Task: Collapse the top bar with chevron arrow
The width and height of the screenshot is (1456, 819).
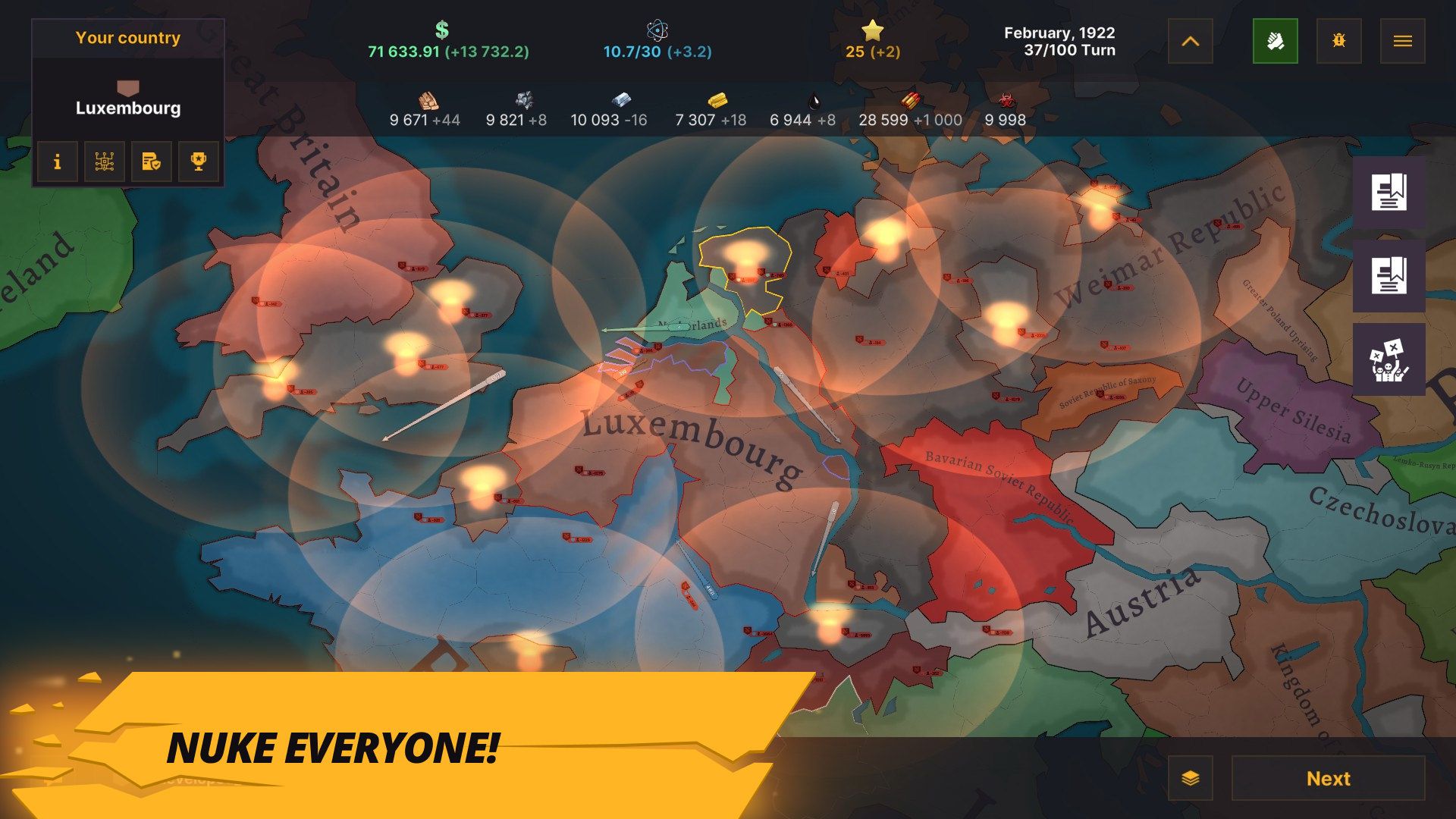Action: [x=1190, y=42]
